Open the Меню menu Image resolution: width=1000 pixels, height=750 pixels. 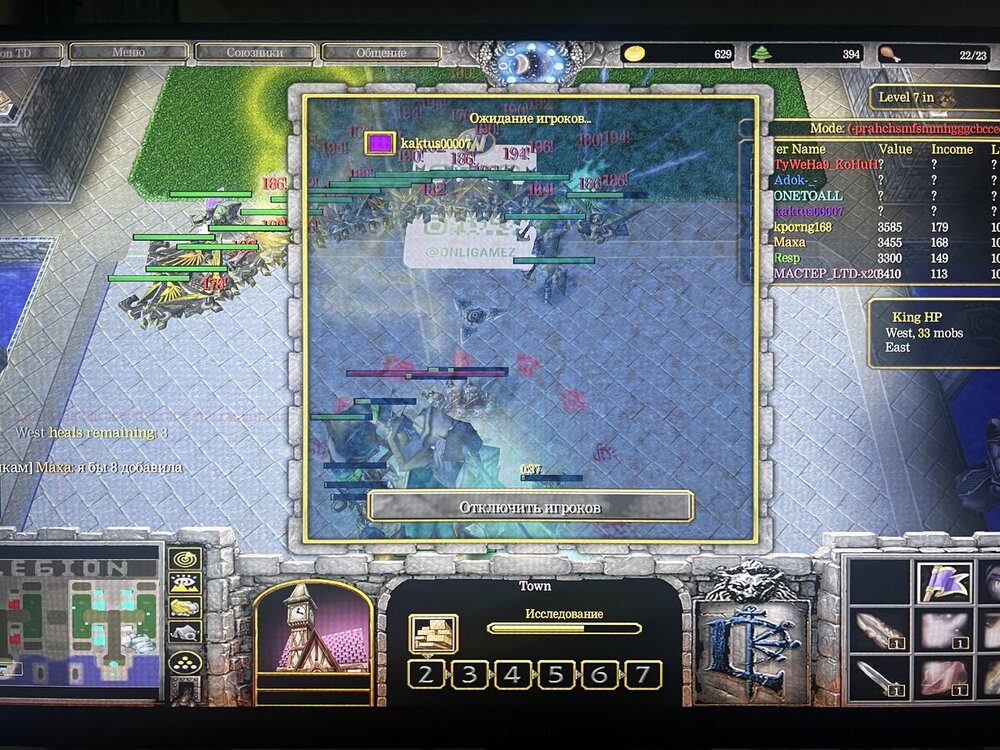(x=128, y=52)
